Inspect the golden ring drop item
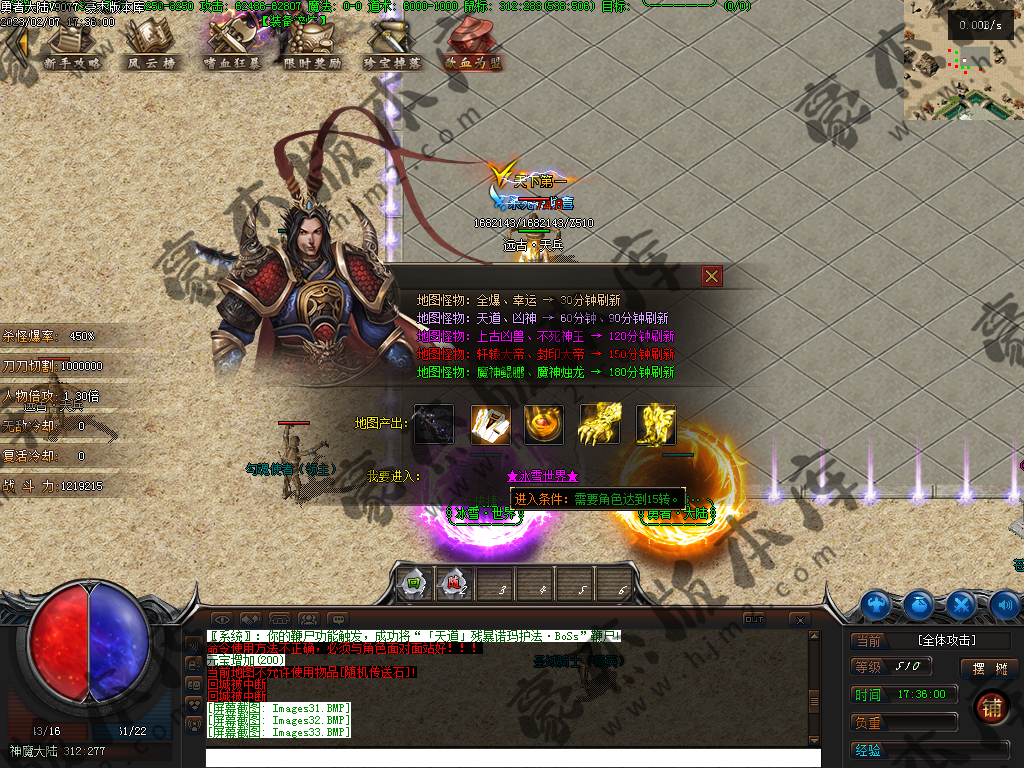 pyautogui.click(x=544, y=424)
